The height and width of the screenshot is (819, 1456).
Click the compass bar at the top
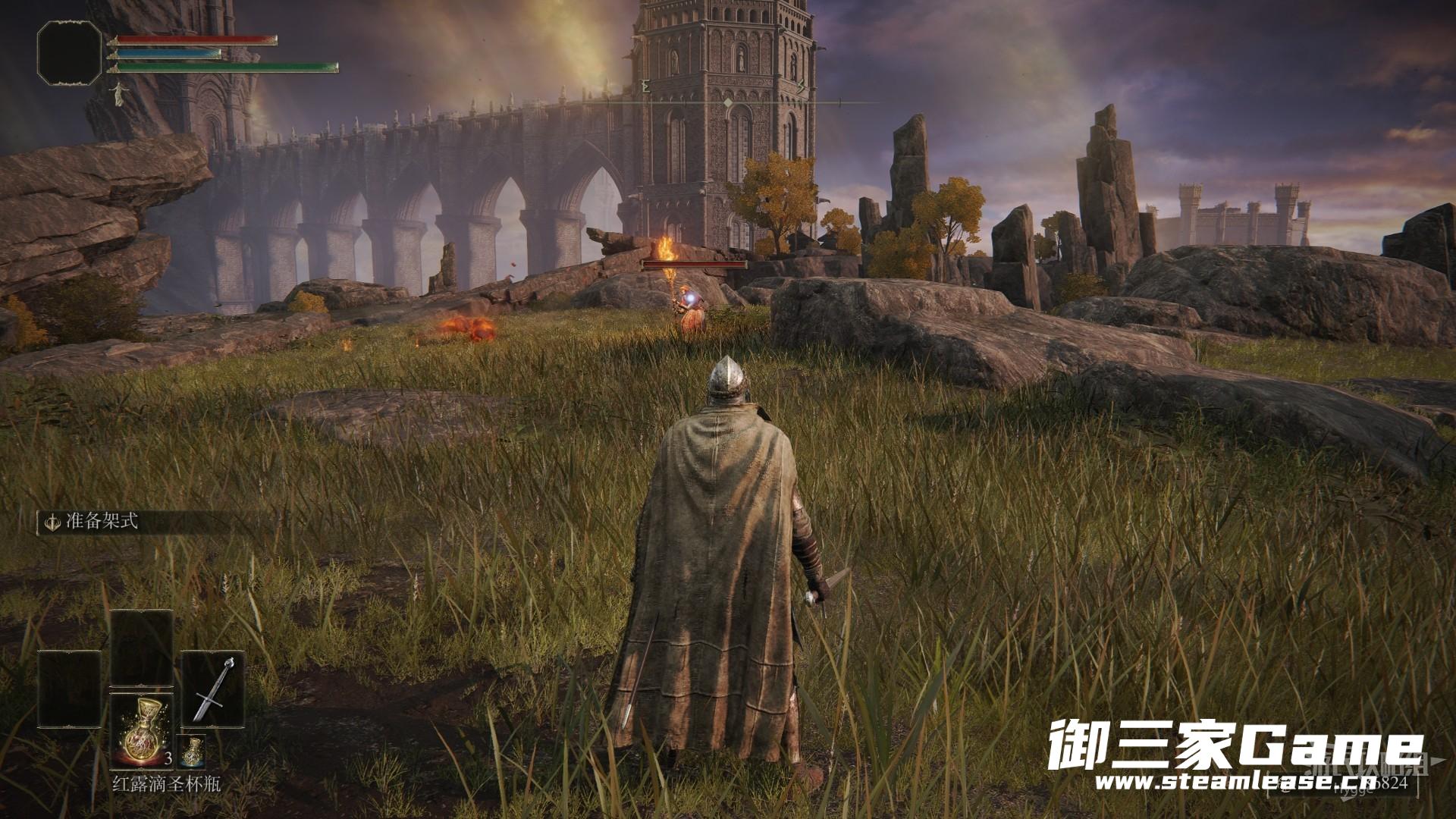(x=728, y=102)
